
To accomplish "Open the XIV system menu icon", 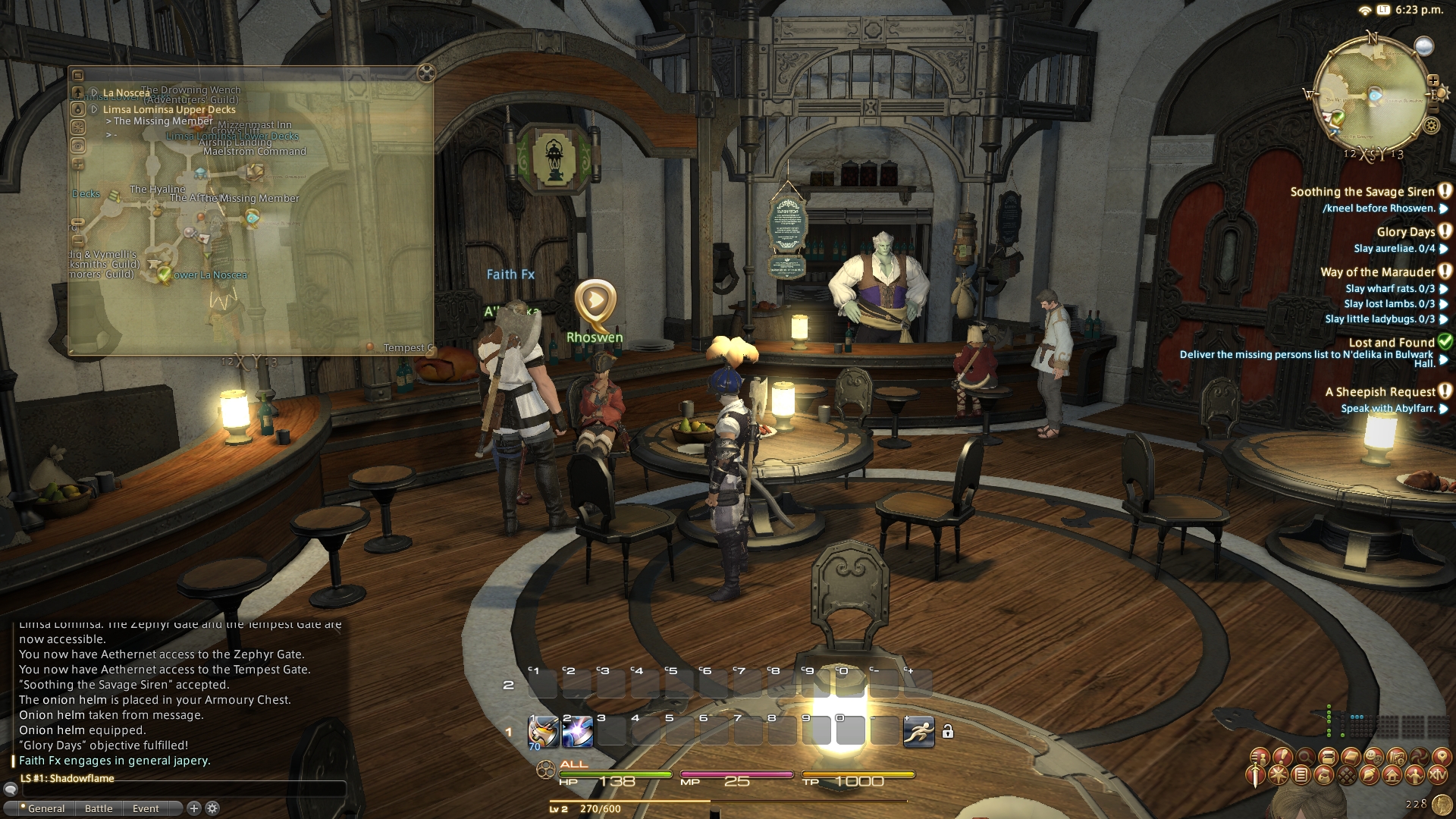I will point(1438,775).
